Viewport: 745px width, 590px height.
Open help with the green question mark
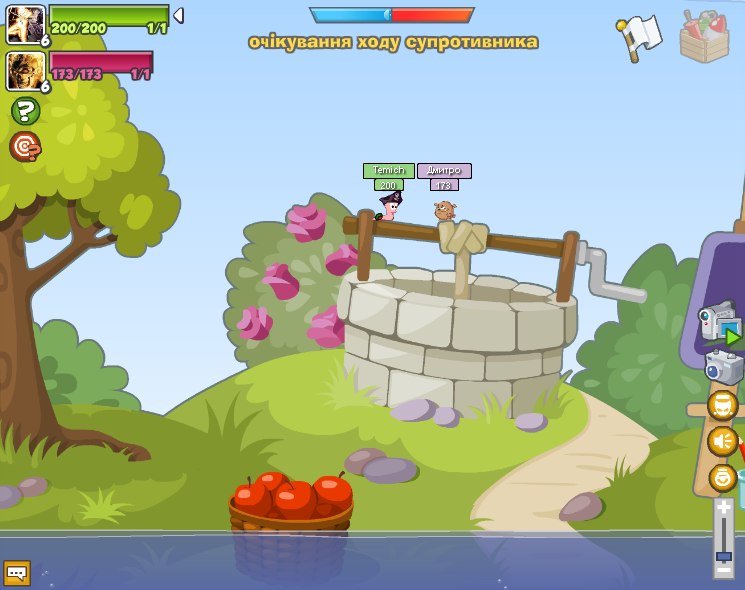pyautogui.click(x=25, y=111)
